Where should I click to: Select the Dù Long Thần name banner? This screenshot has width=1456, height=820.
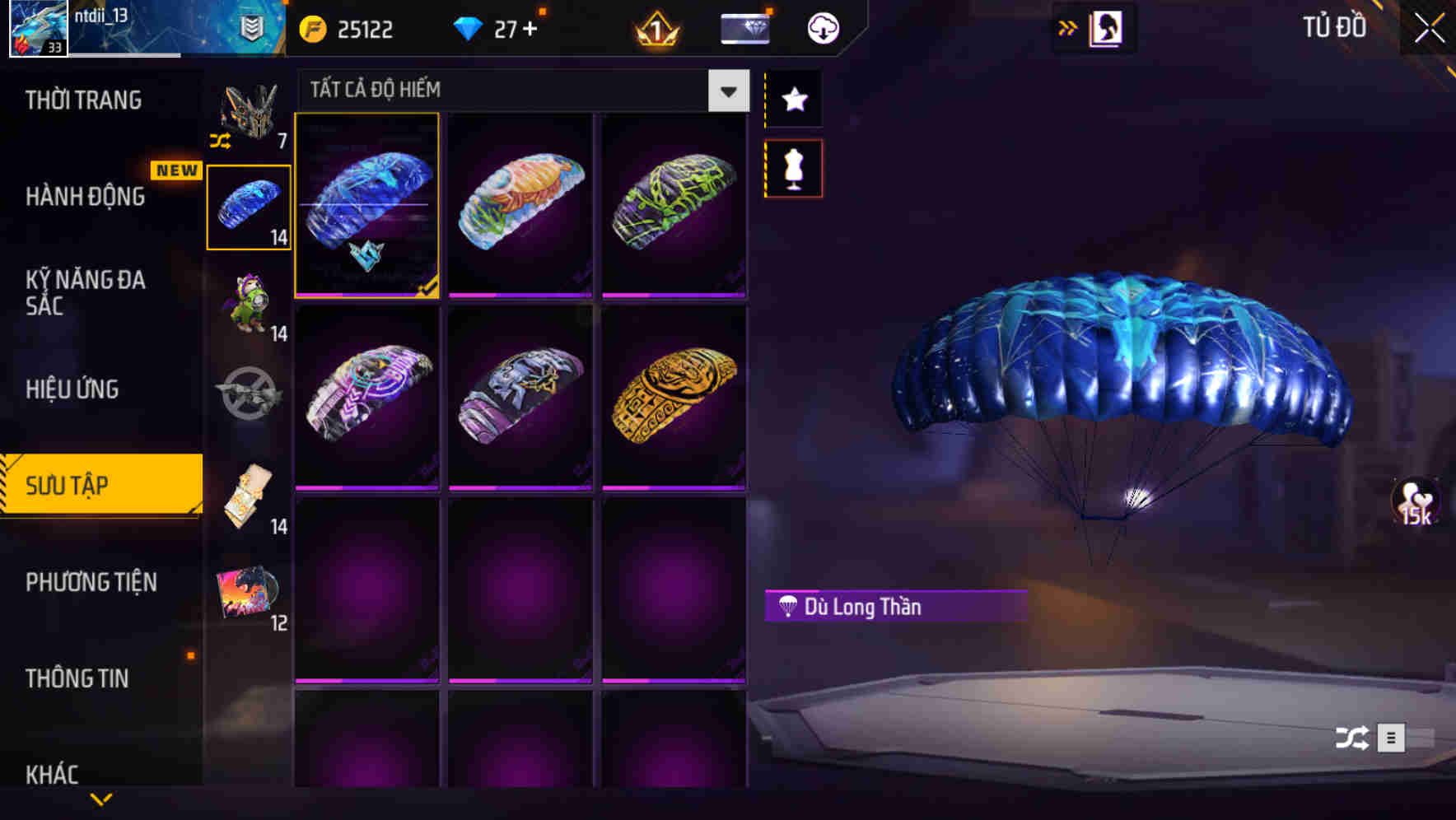tap(894, 608)
